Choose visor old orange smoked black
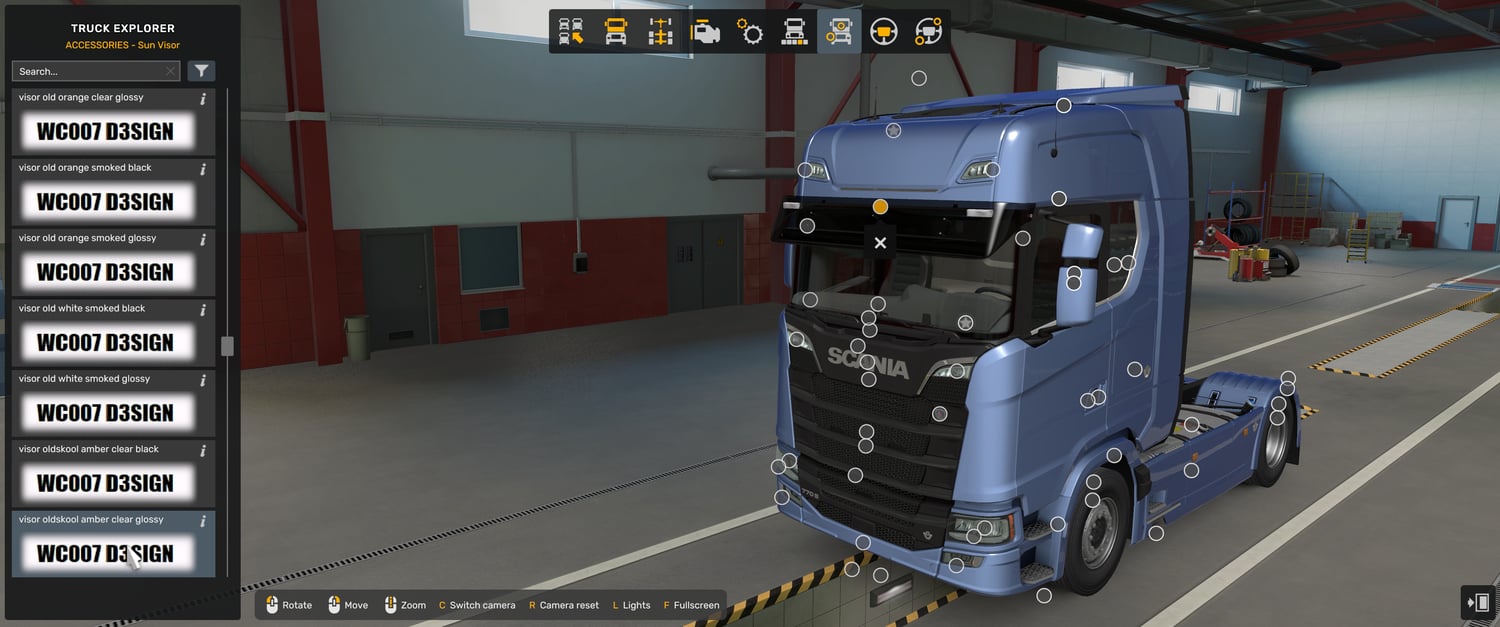Screen dimensions: 1500x627 click(x=105, y=201)
